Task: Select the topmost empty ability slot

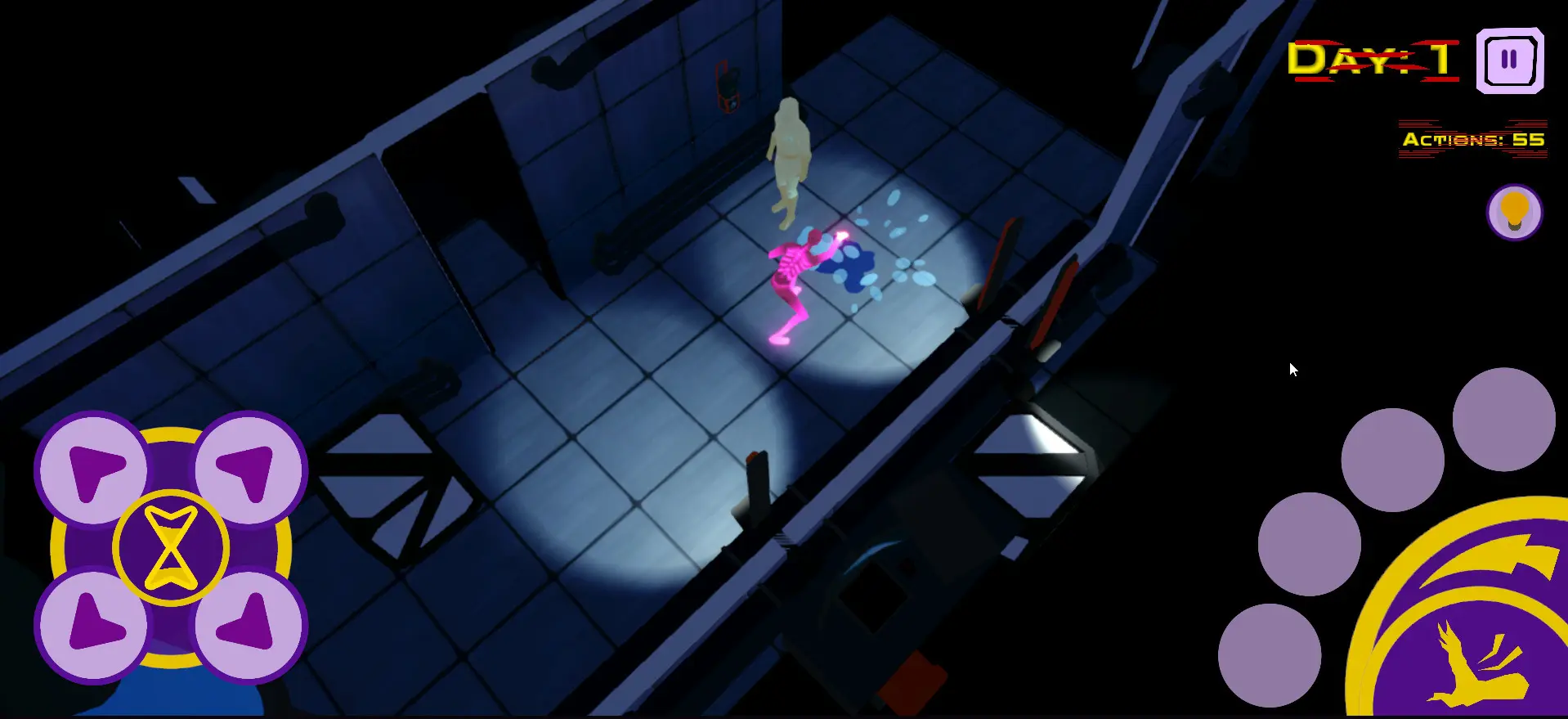Action: [x=1503, y=419]
